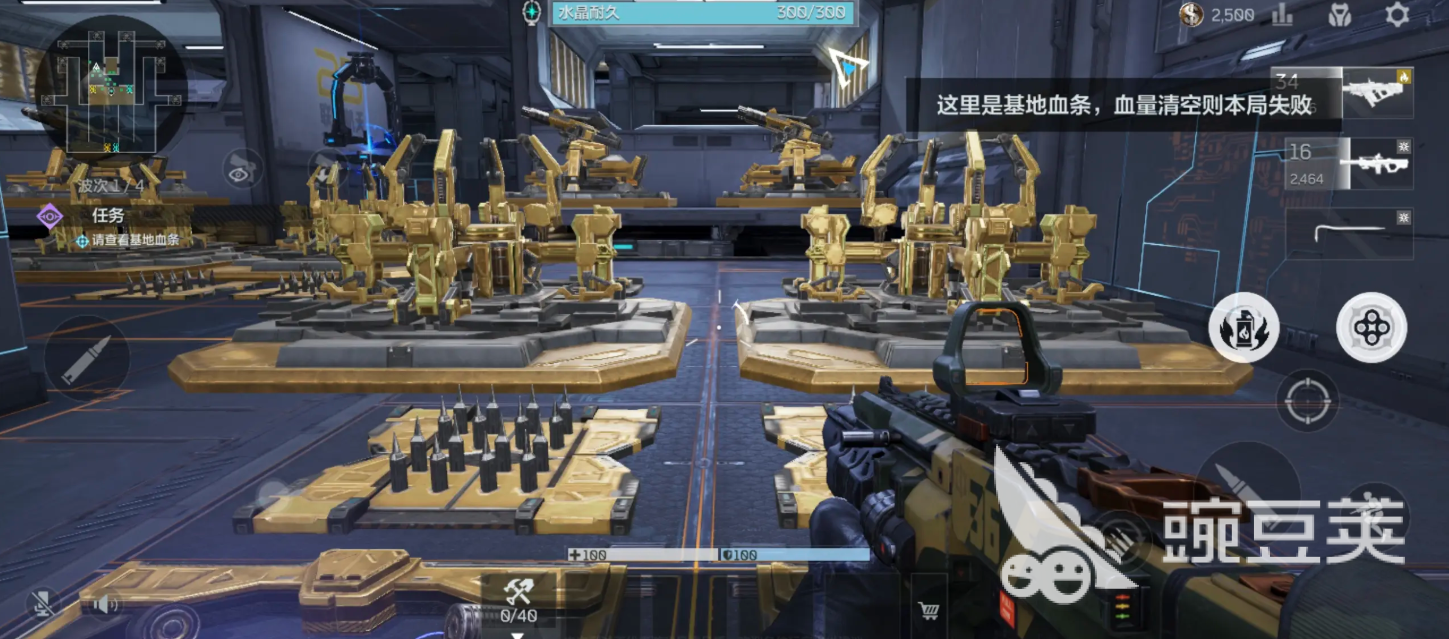1449x639 pixels.
Task: Toggle the eye view button
Action: tap(242, 170)
